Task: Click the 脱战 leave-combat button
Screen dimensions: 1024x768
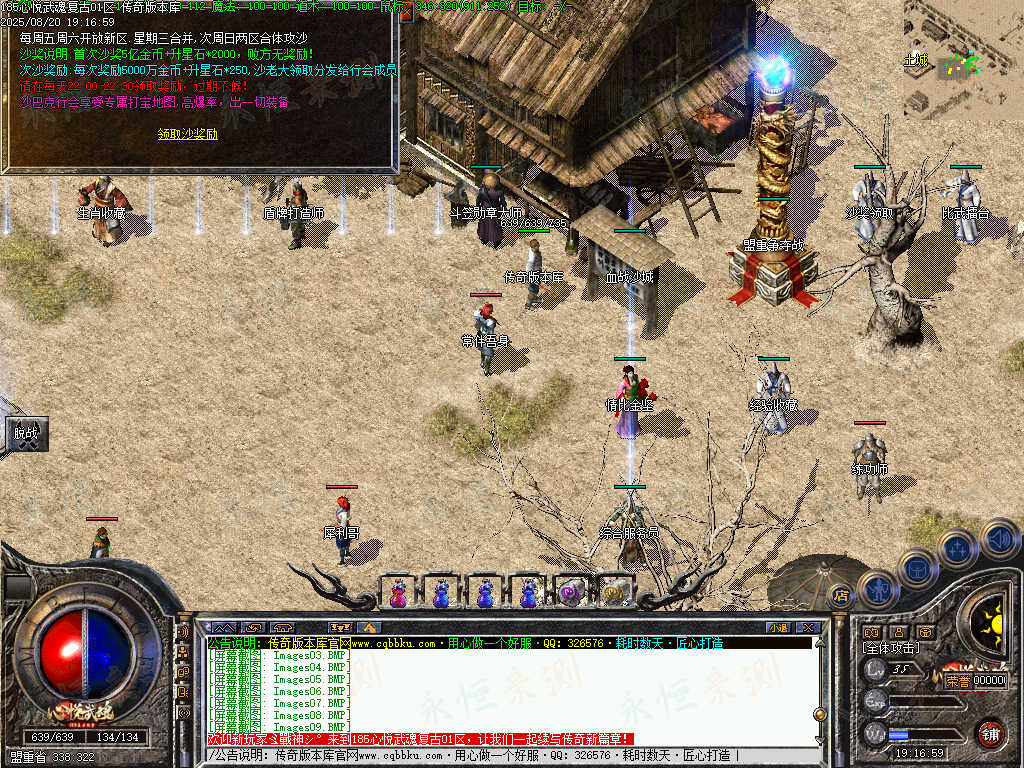Action: click(25, 434)
